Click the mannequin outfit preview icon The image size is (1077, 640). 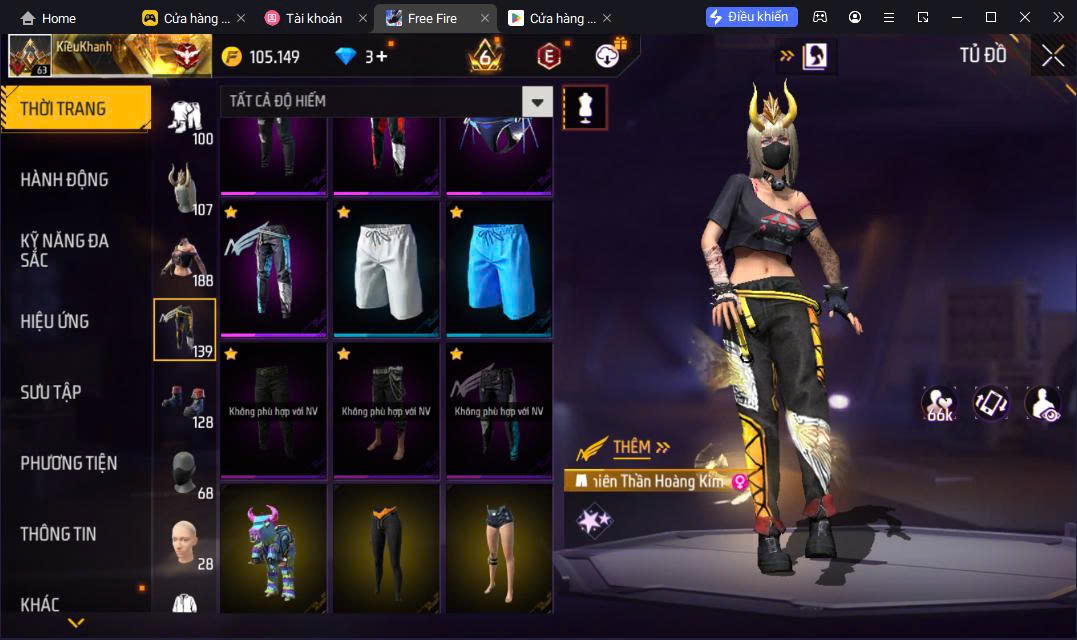(x=585, y=107)
